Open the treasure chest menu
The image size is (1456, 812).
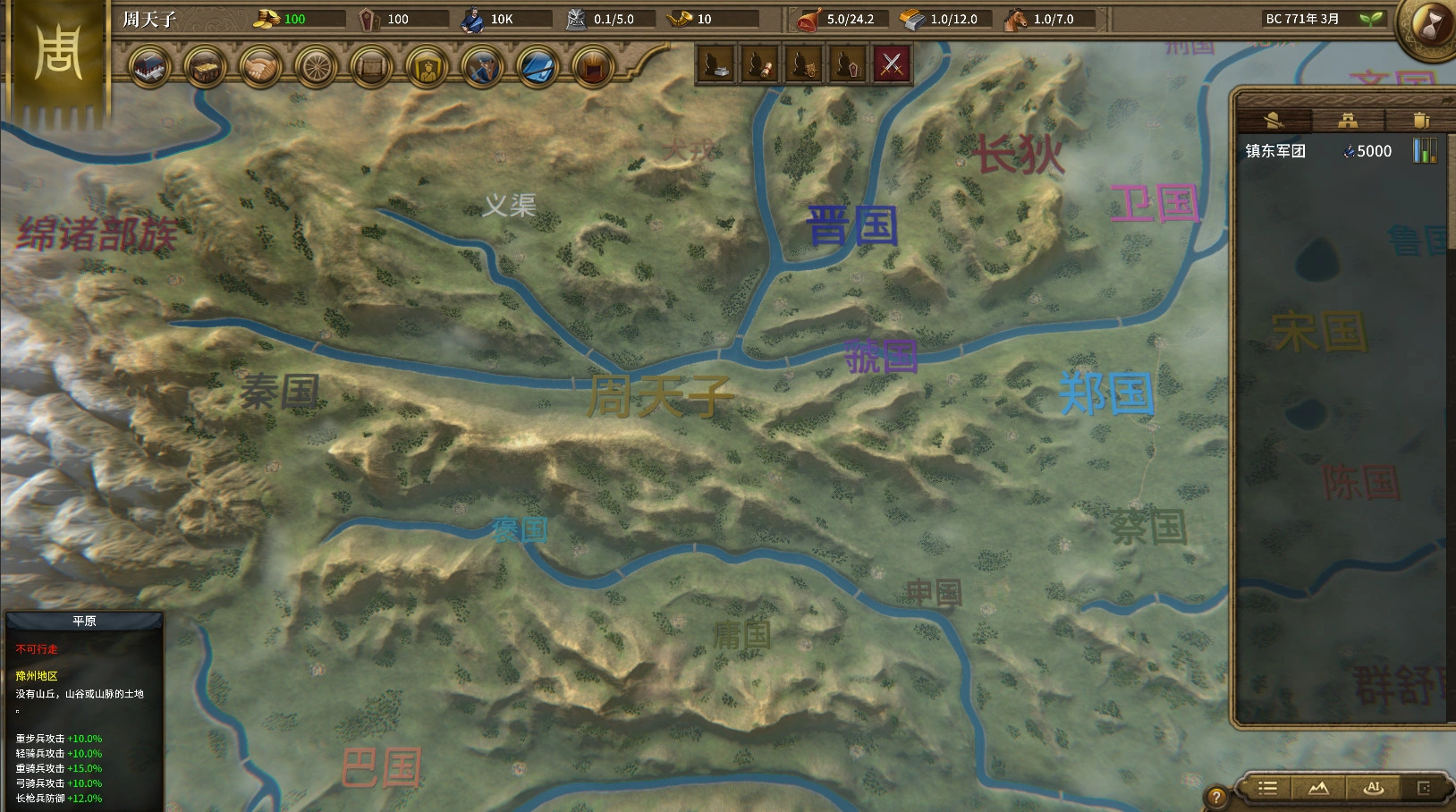[205, 67]
